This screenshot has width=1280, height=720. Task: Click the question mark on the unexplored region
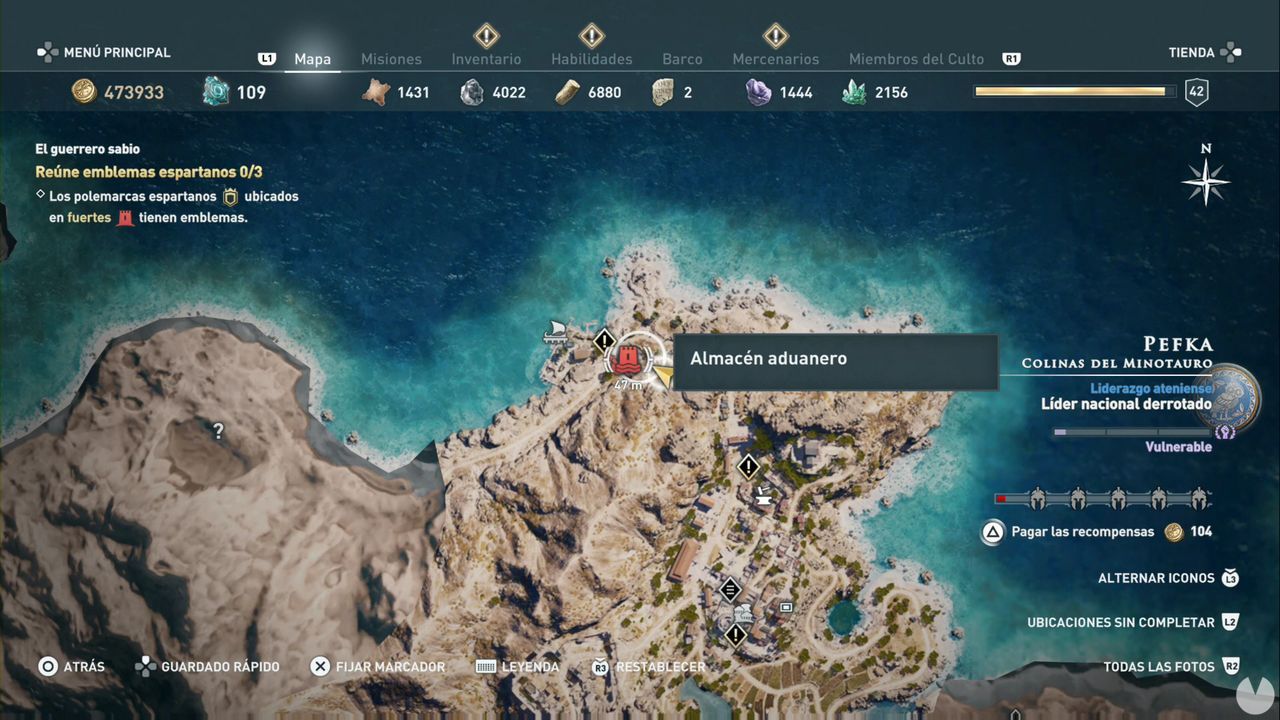pos(218,431)
